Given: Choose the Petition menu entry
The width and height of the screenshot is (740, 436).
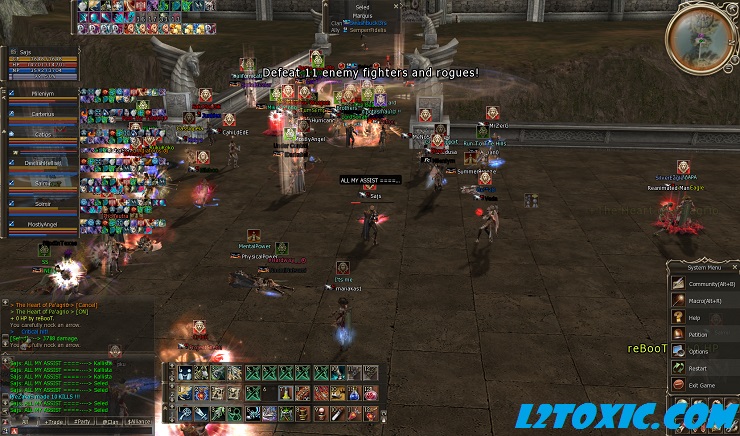Looking at the screenshot, I should pyautogui.click(x=698, y=335).
